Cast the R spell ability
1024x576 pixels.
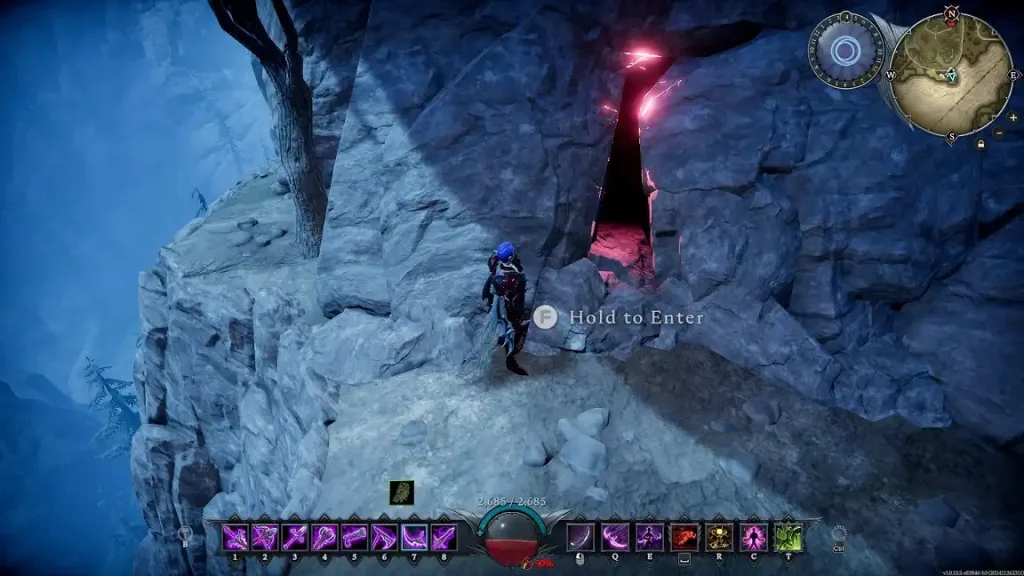pos(718,537)
